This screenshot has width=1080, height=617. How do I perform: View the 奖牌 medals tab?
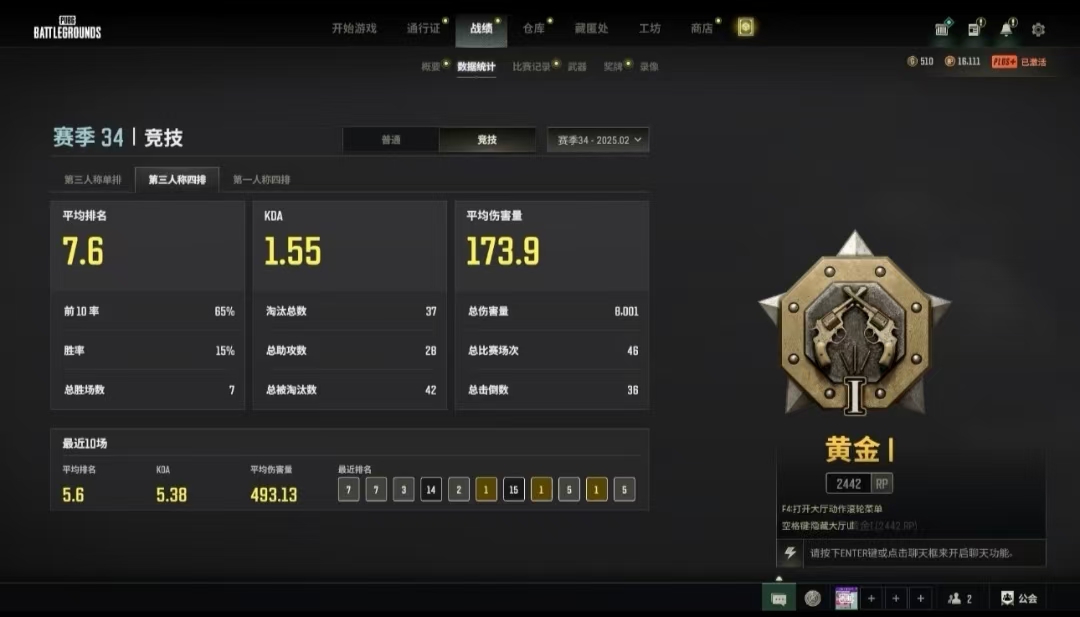tap(612, 67)
